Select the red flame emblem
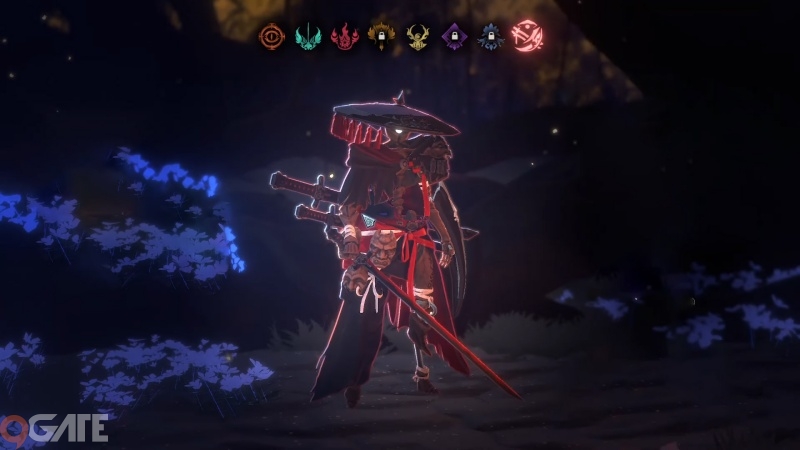The height and width of the screenshot is (450, 800). (x=344, y=37)
